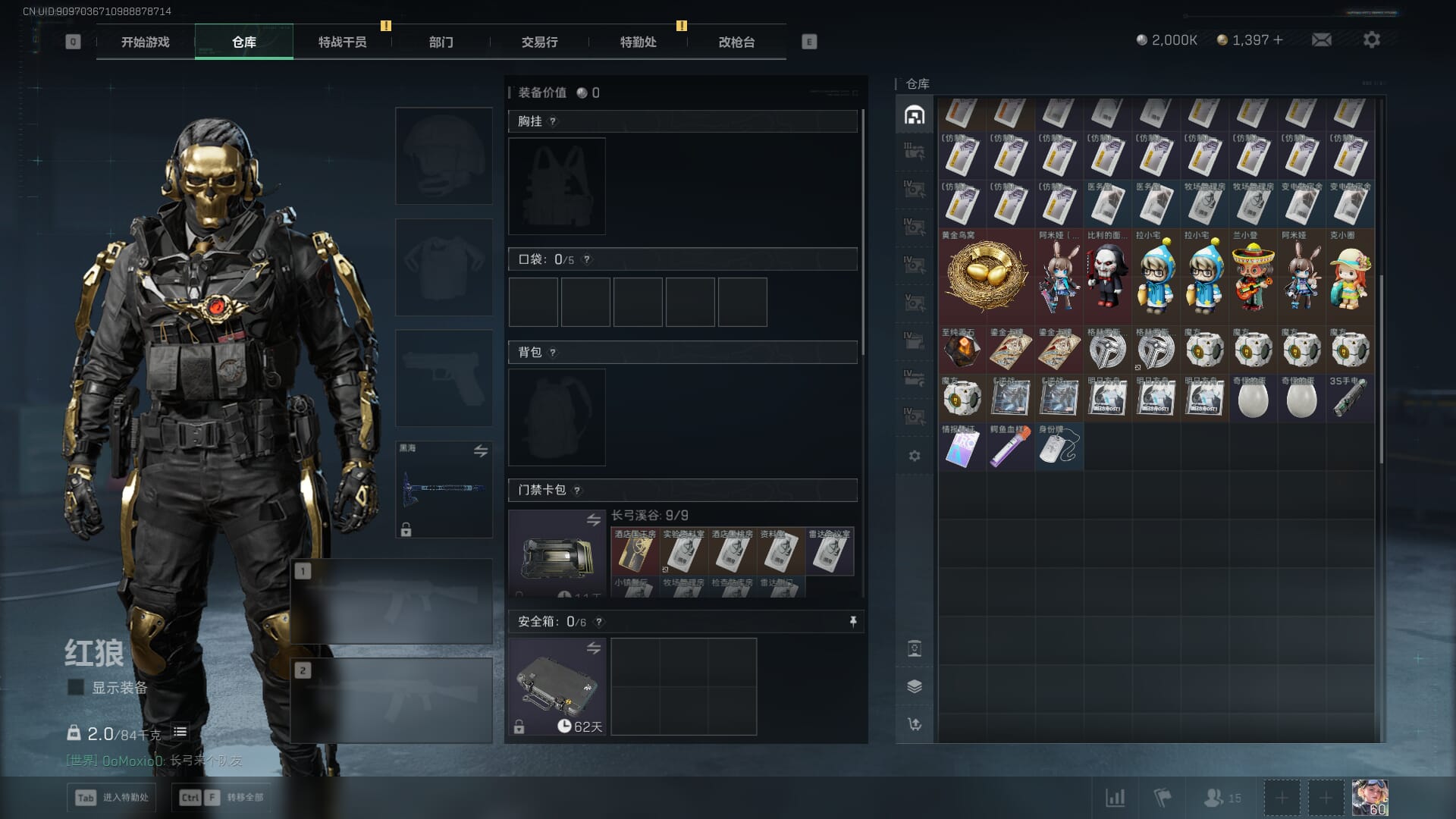
Task: Open the settings gear icon
Action: (1371, 39)
